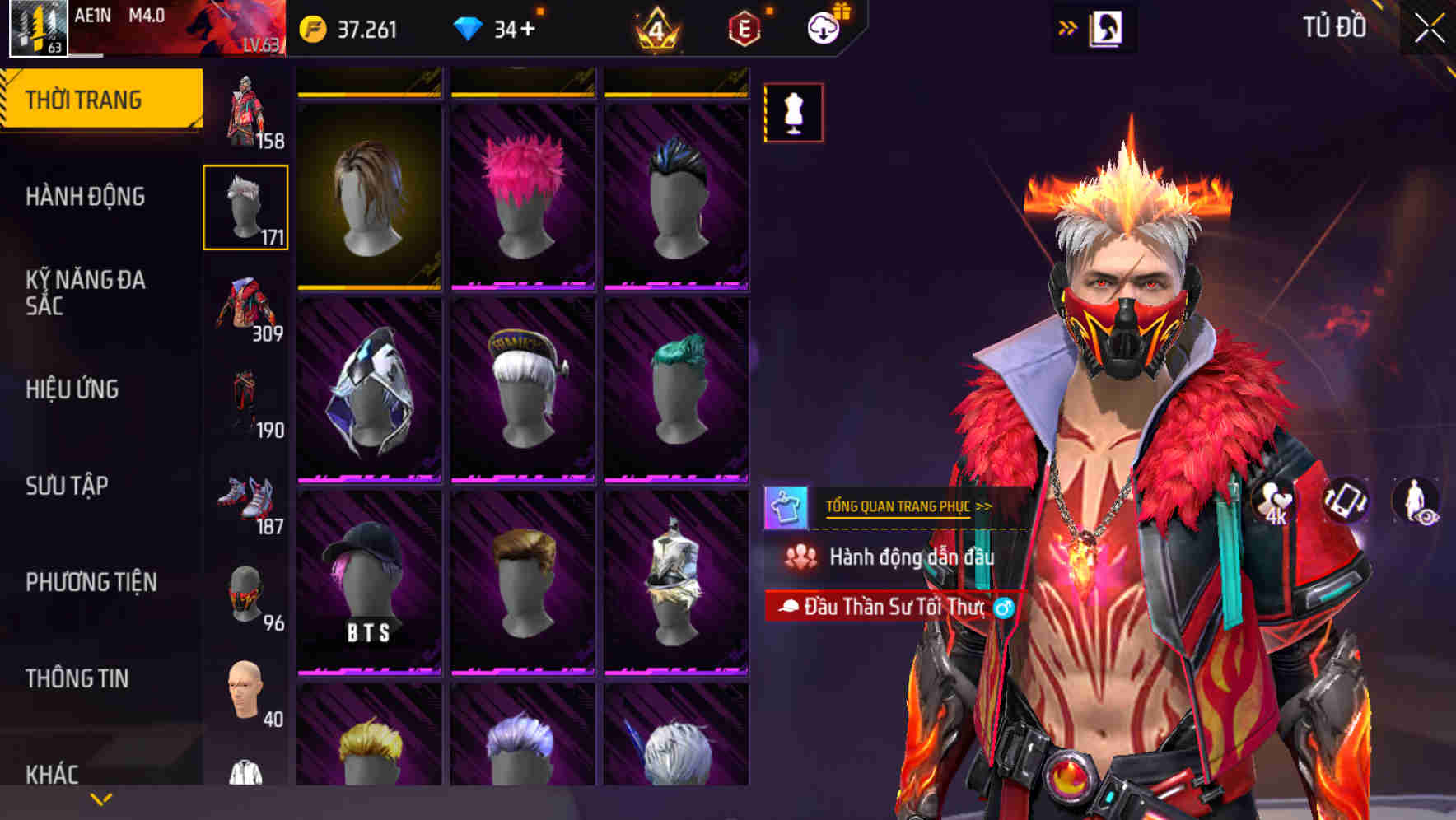Image resolution: width=1456 pixels, height=820 pixels.
Task: Open the profile card icon near top right
Action: (x=1104, y=27)
